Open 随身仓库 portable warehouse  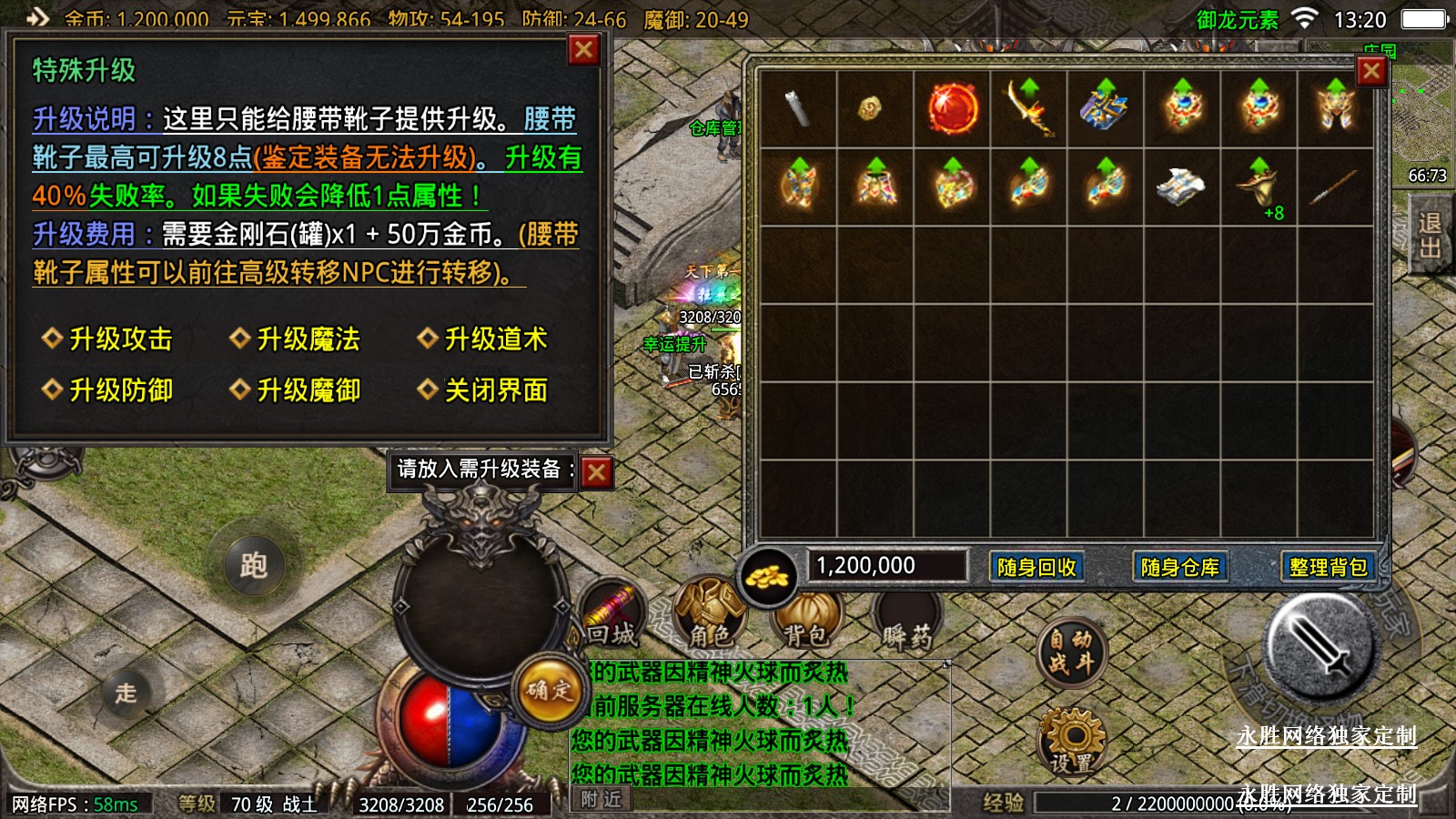(1179, 567)
